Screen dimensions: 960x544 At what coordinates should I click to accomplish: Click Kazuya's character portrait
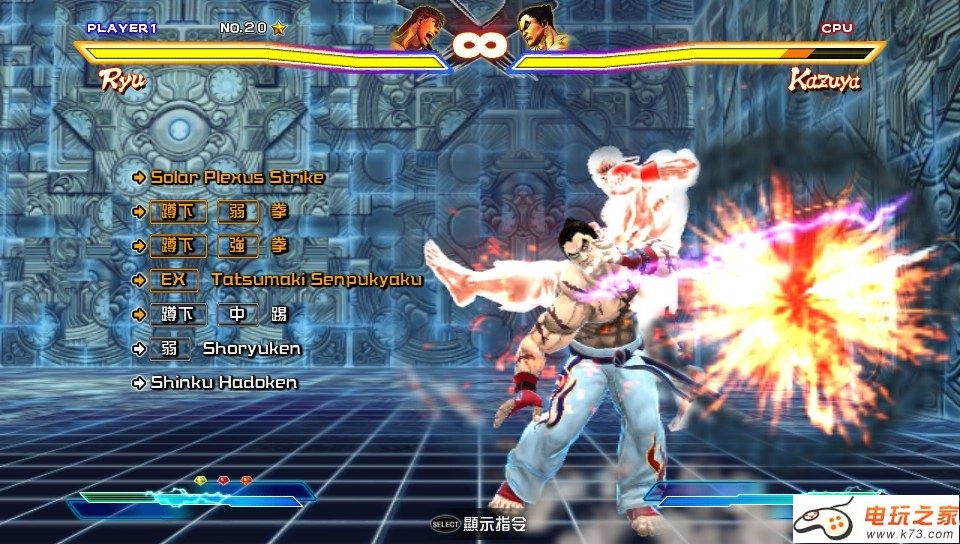pyautogui.click(x=542, y=30)
